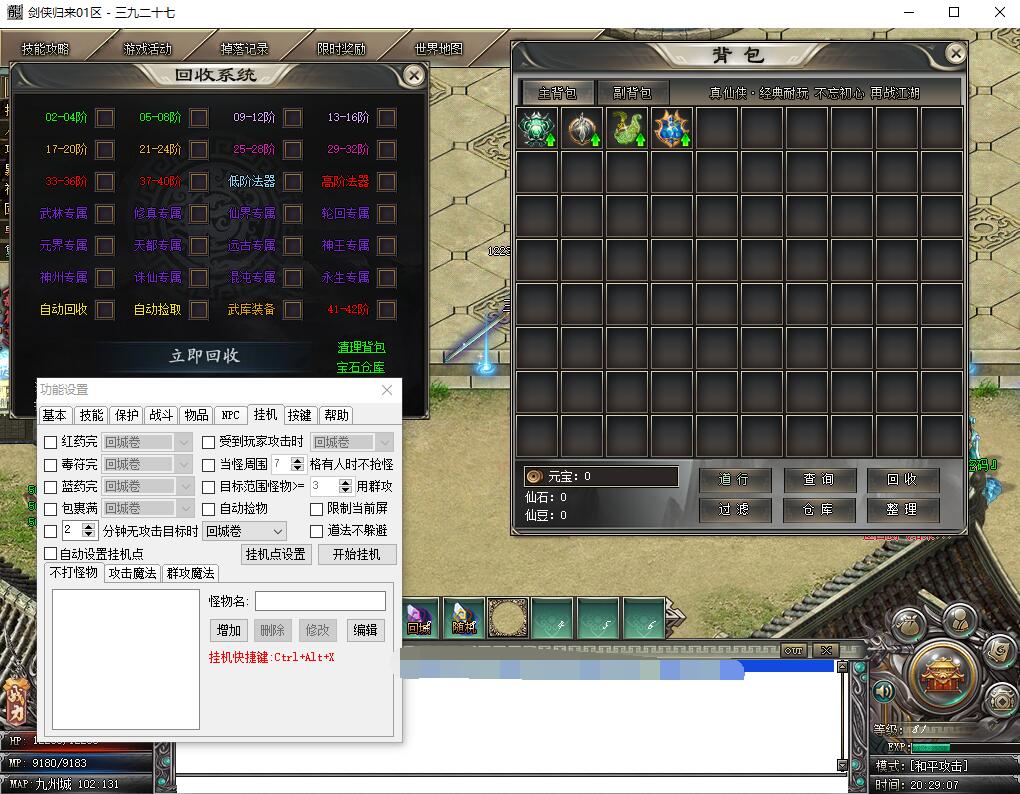Viewport: 1020px width, 794px height.
Task: Open the 世界地图 world map menu
Action: (x=438, y=49)
